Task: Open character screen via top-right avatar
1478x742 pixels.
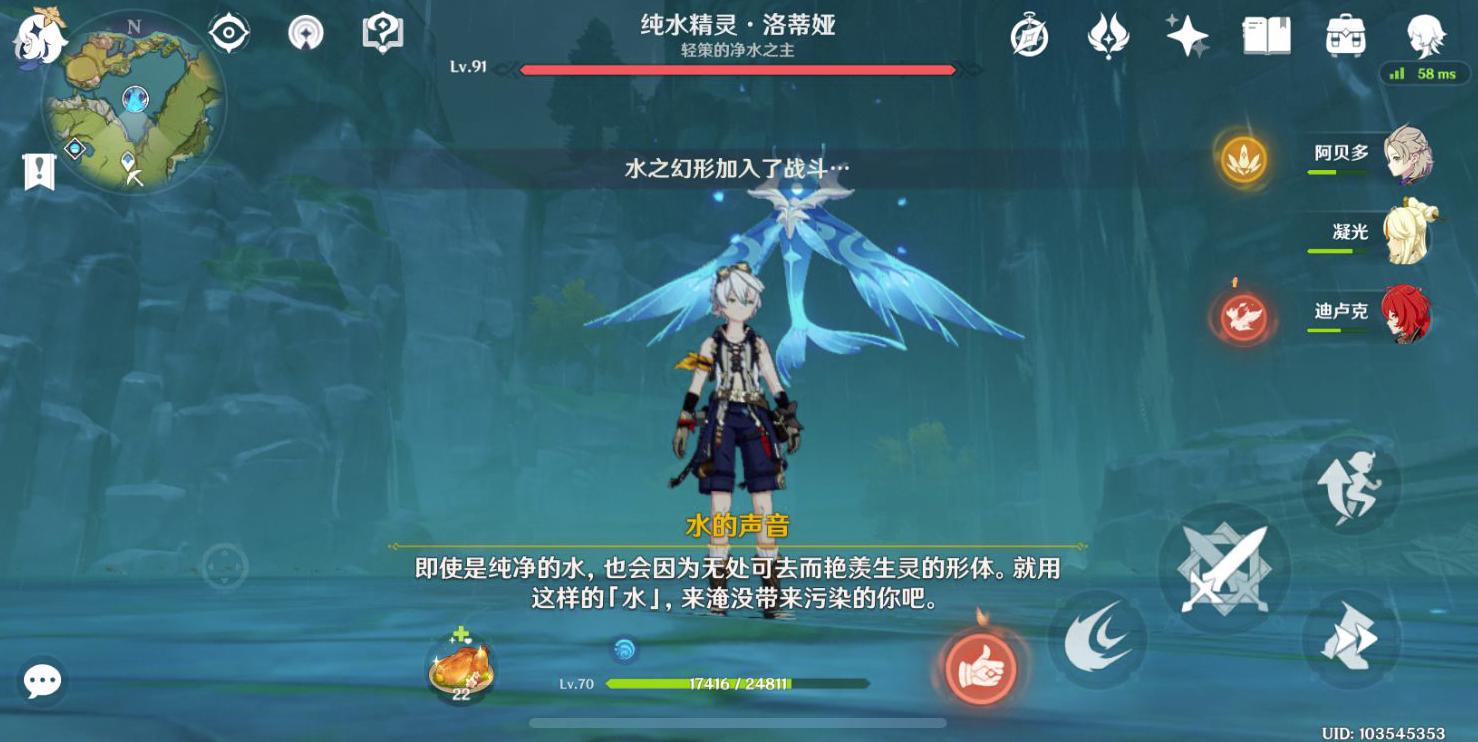Action: (x=1429, y=35)
